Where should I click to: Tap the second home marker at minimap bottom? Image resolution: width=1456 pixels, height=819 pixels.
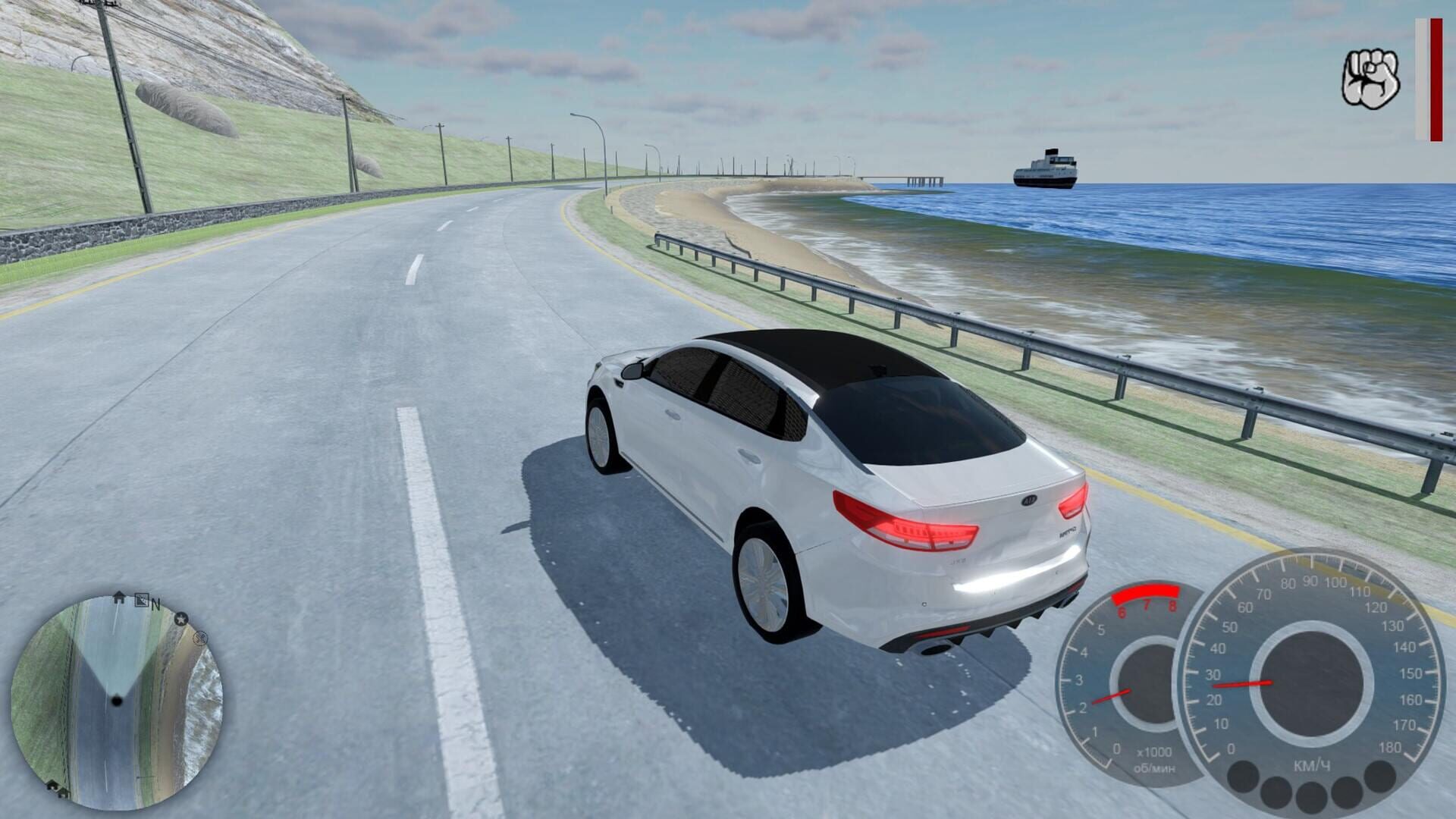[64, 793]
